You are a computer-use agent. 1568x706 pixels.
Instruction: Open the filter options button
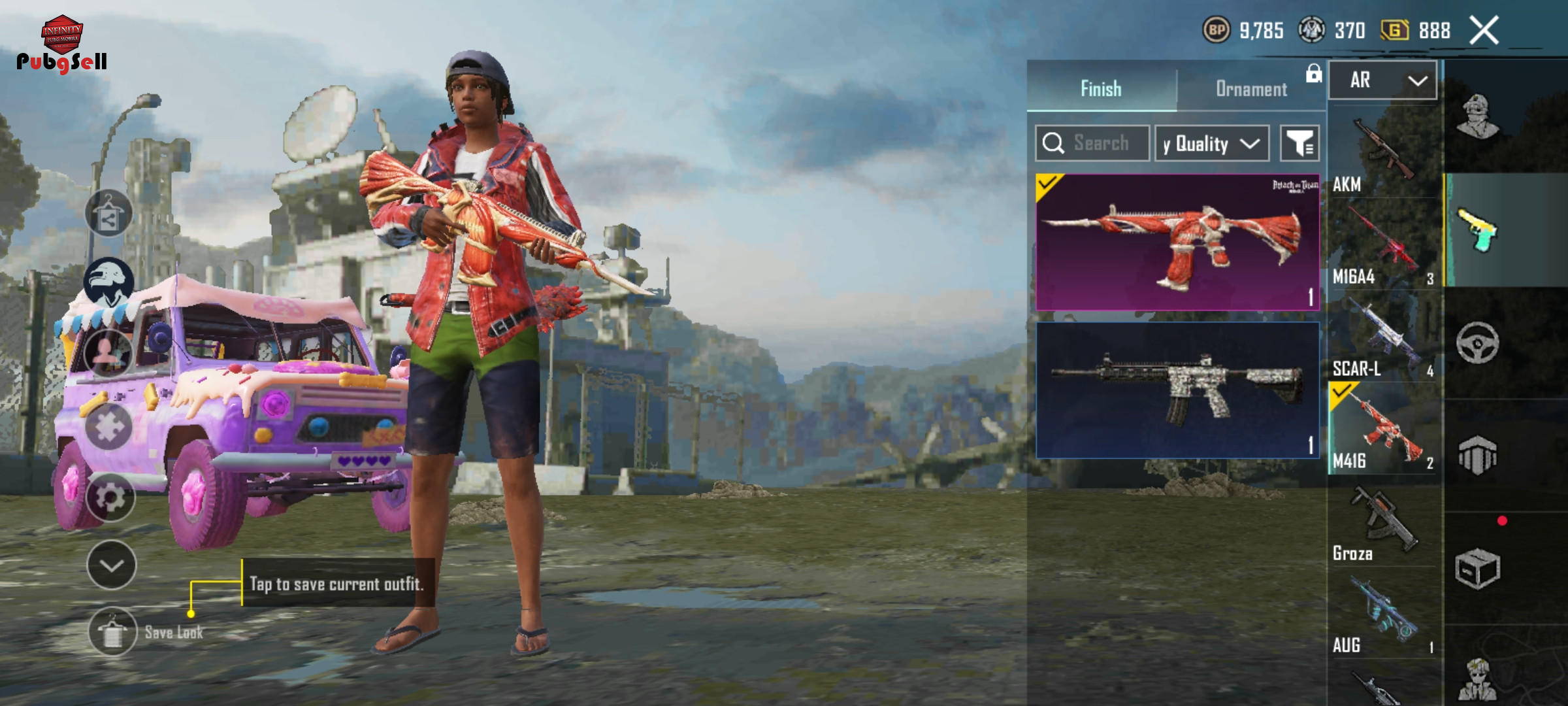pyautogui.click(x=1299, y=143)
